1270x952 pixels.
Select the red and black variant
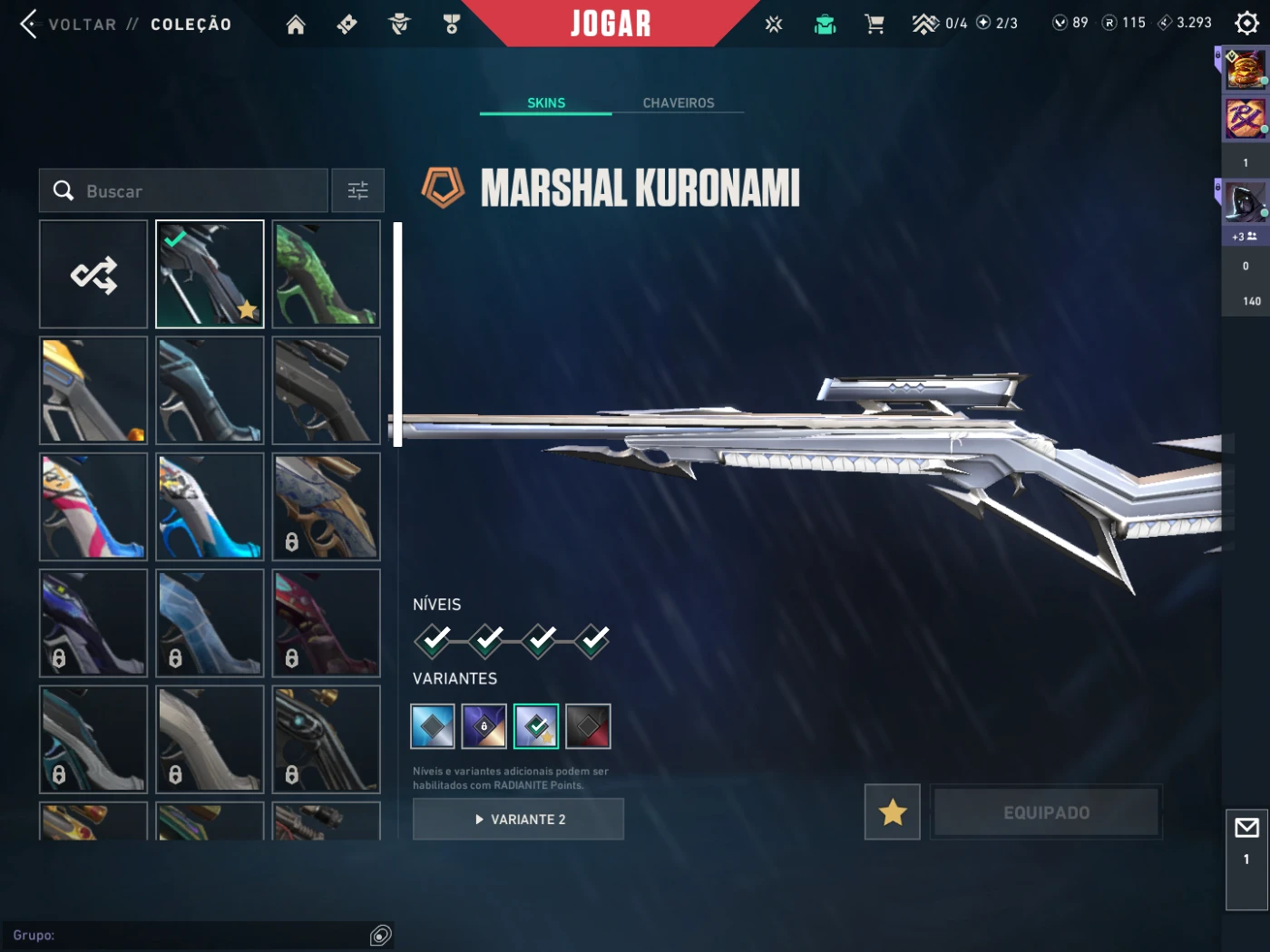point(588,726)
